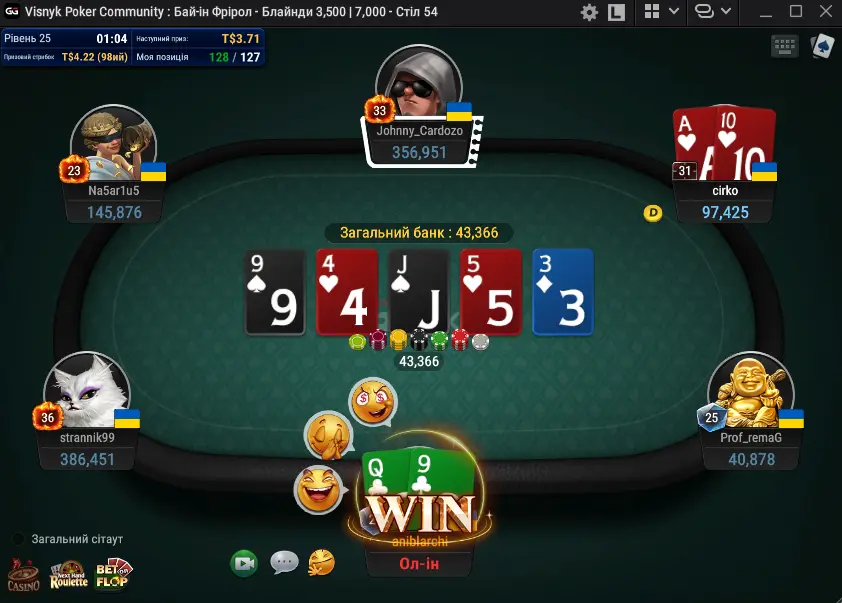Click the green video camera button
The width and height of the screenshot is (842, 603).
pyautogui.click(x=243, y=563)
